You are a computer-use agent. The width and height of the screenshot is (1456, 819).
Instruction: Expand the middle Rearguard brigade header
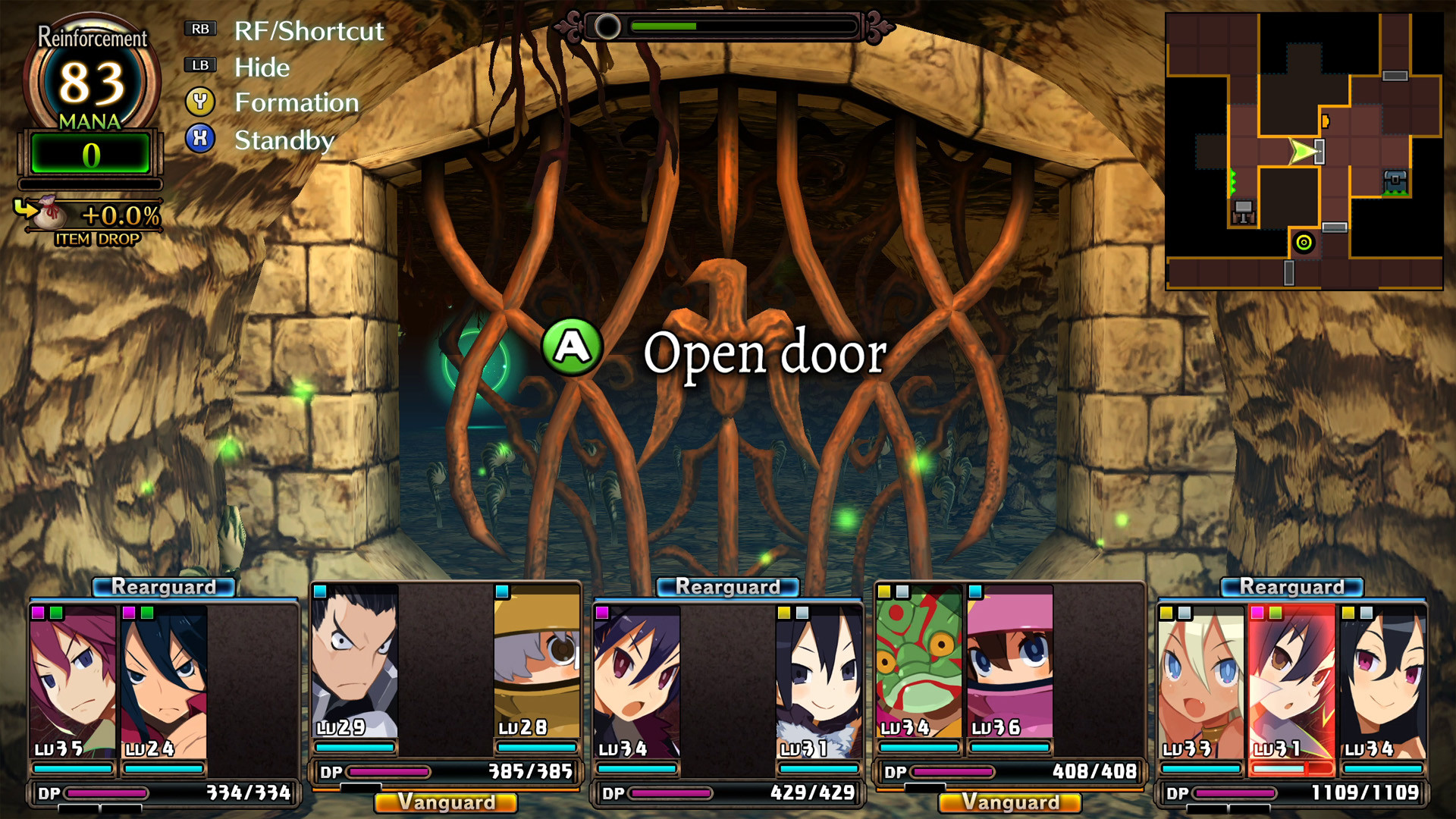(x=726, y=585)
